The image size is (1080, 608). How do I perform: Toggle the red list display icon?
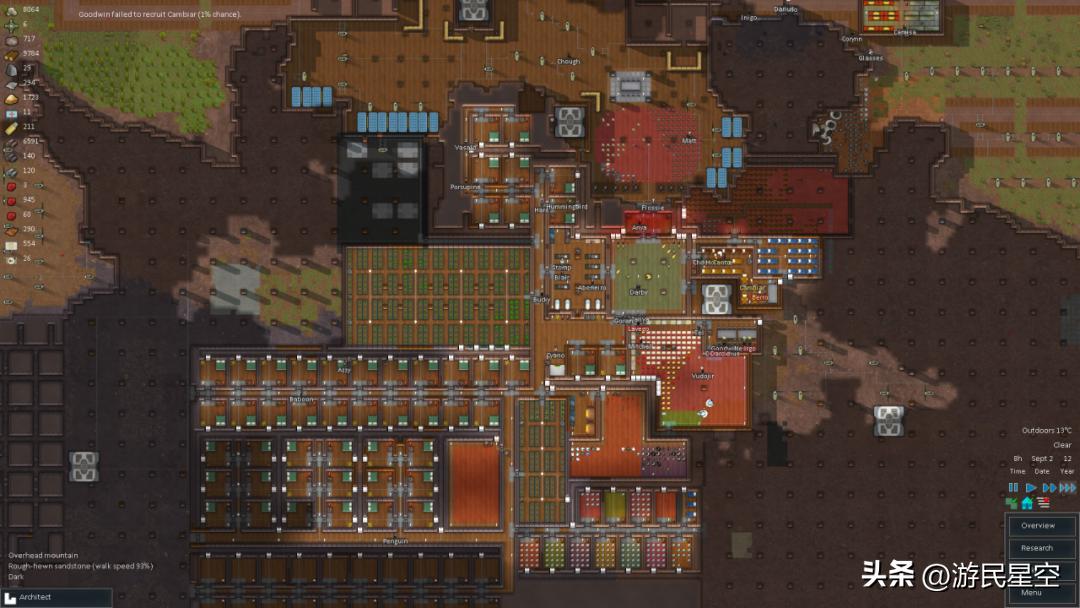click(1043, 503)
